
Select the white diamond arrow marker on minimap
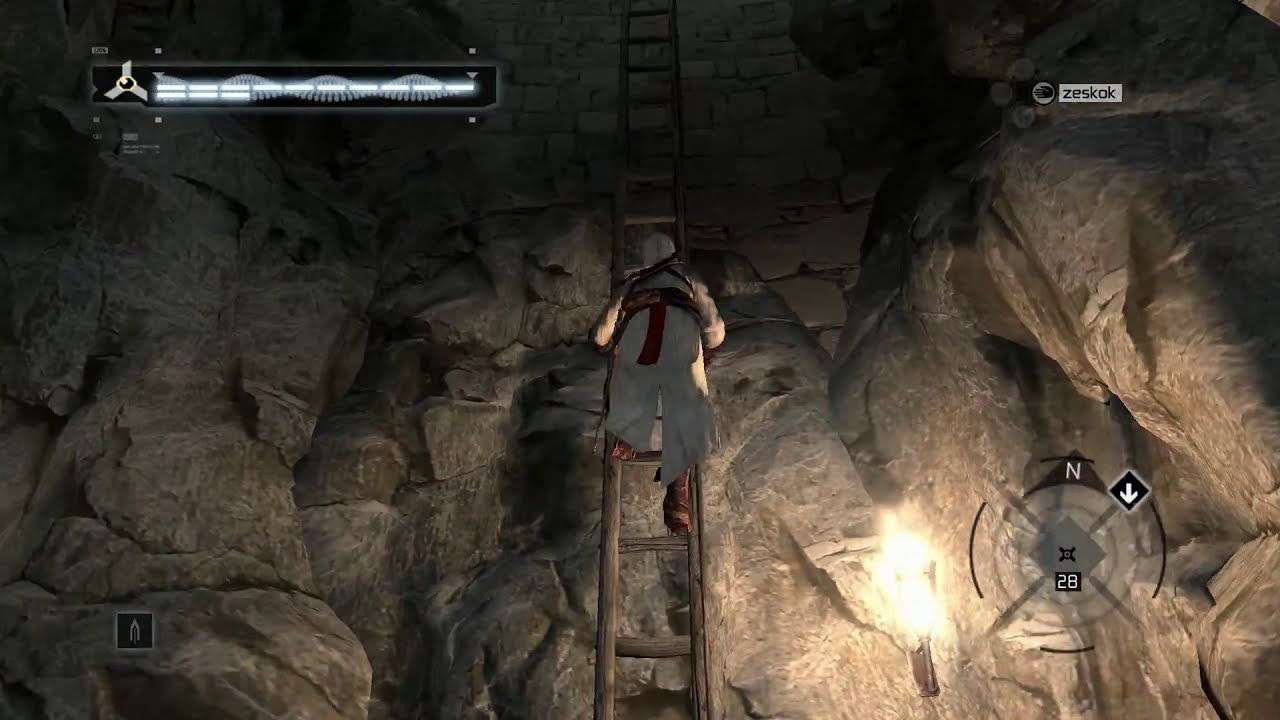[x=1129, y=492]
